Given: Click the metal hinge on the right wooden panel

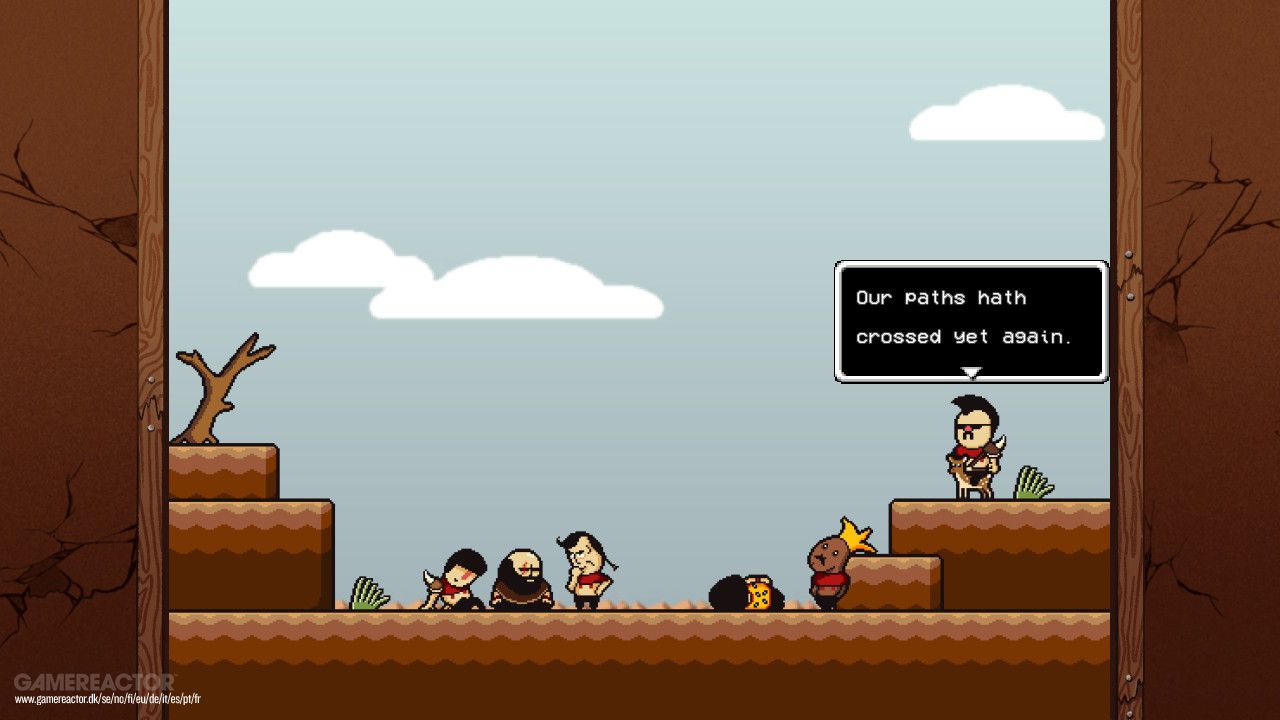Looking at the screenshot, I should pos(1129,255).
